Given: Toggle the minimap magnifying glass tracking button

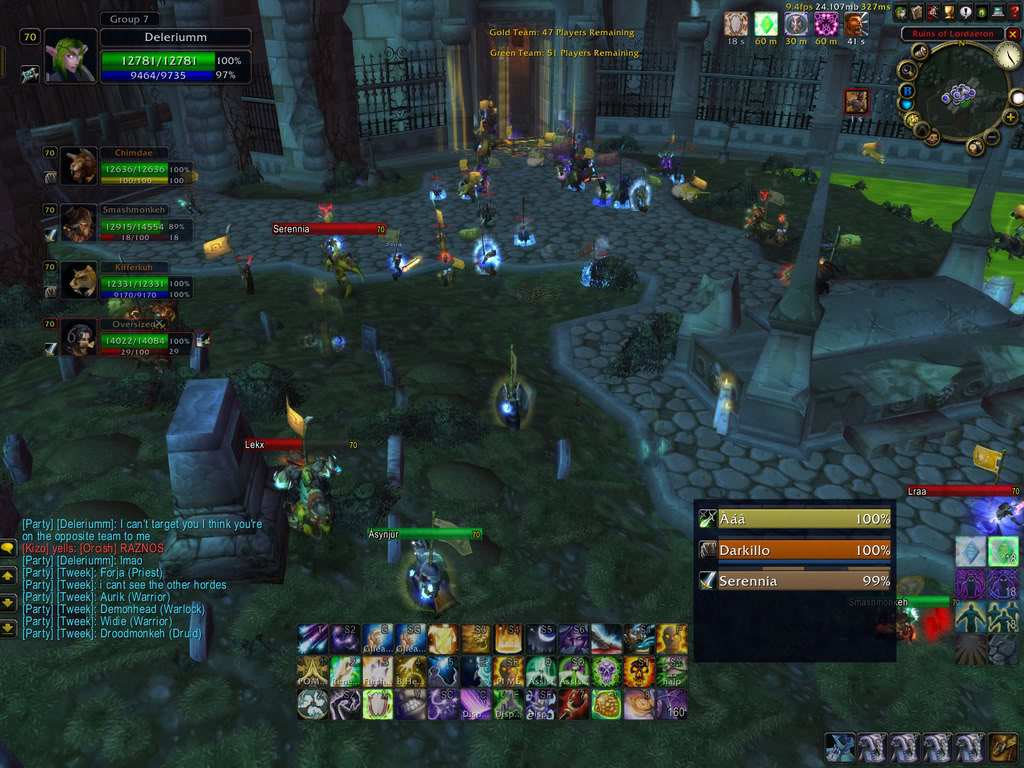Looking at the screenshot, I should [x=908, y=70].
